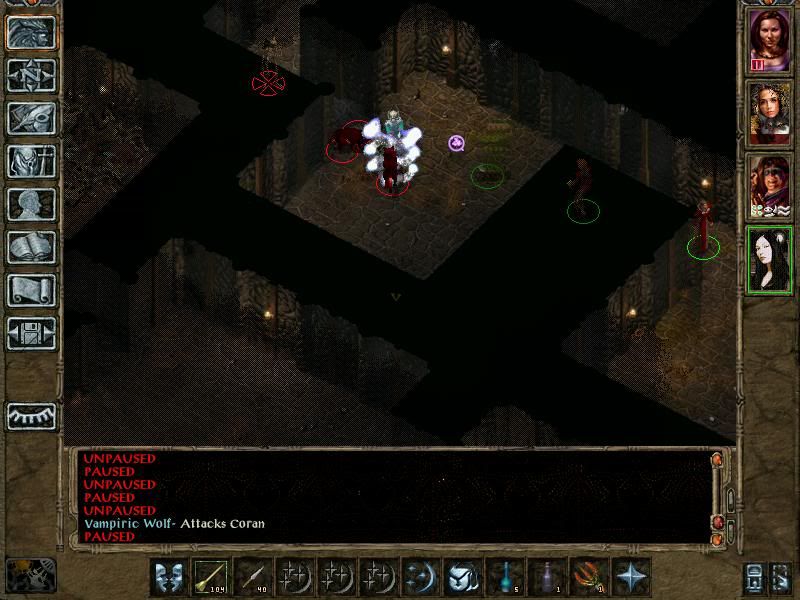Open the mage spellbook button
The width and height of the screenshot is (800, 600).
[x=31, y=247]
